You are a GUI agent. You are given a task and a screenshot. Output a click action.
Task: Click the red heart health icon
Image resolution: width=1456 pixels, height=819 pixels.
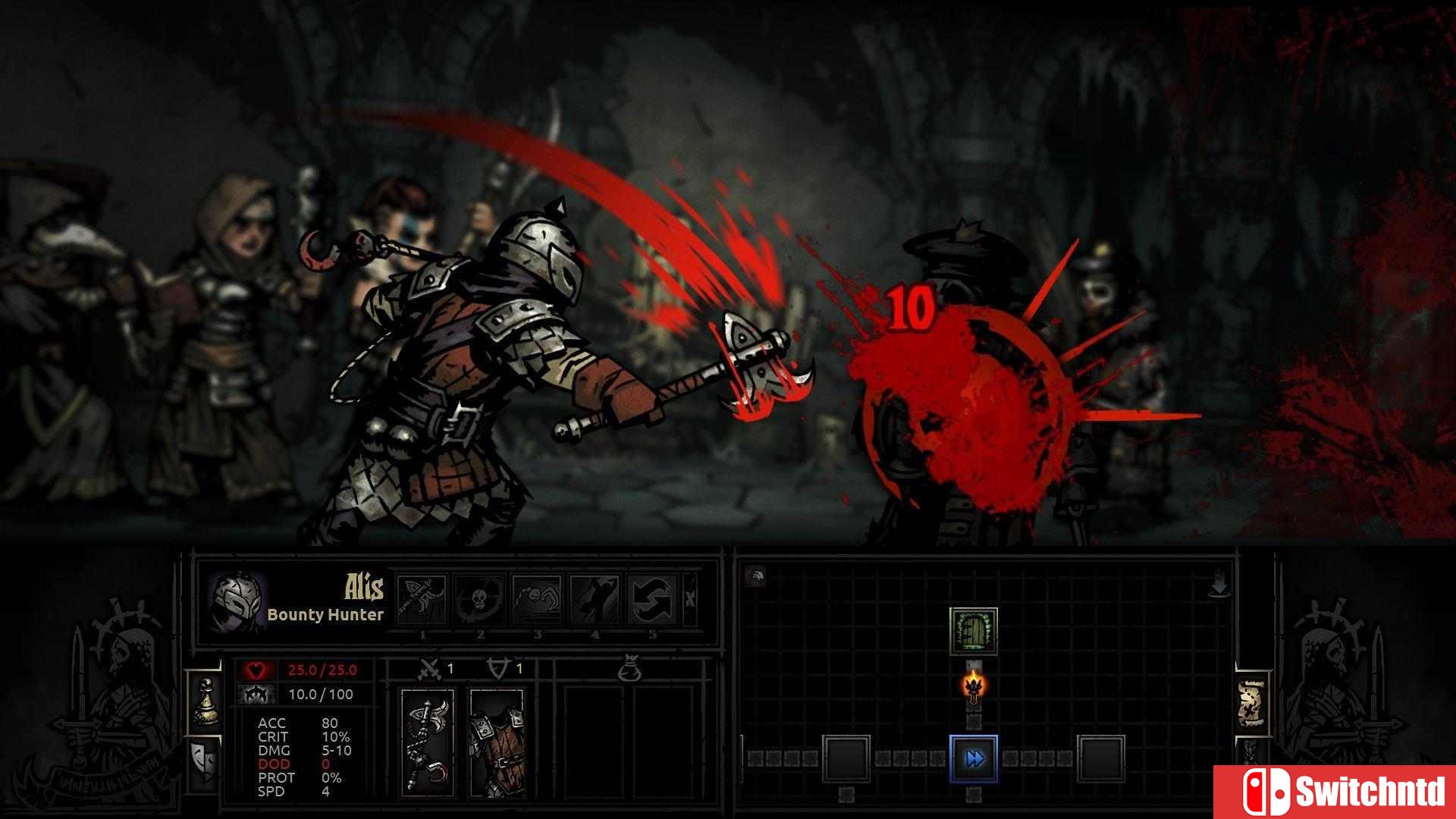(256, 670)
